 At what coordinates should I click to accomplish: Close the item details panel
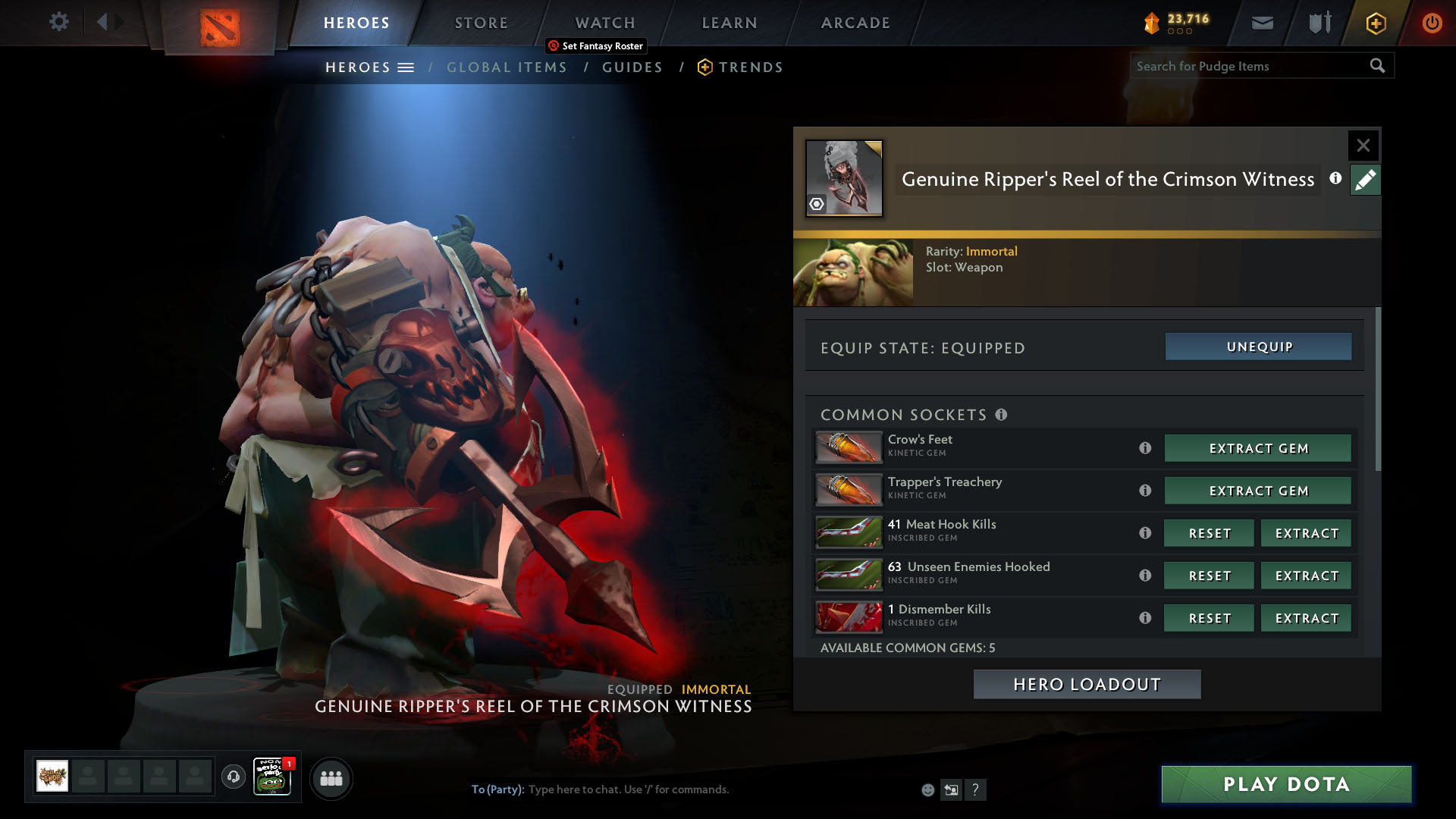(1363, 145)
